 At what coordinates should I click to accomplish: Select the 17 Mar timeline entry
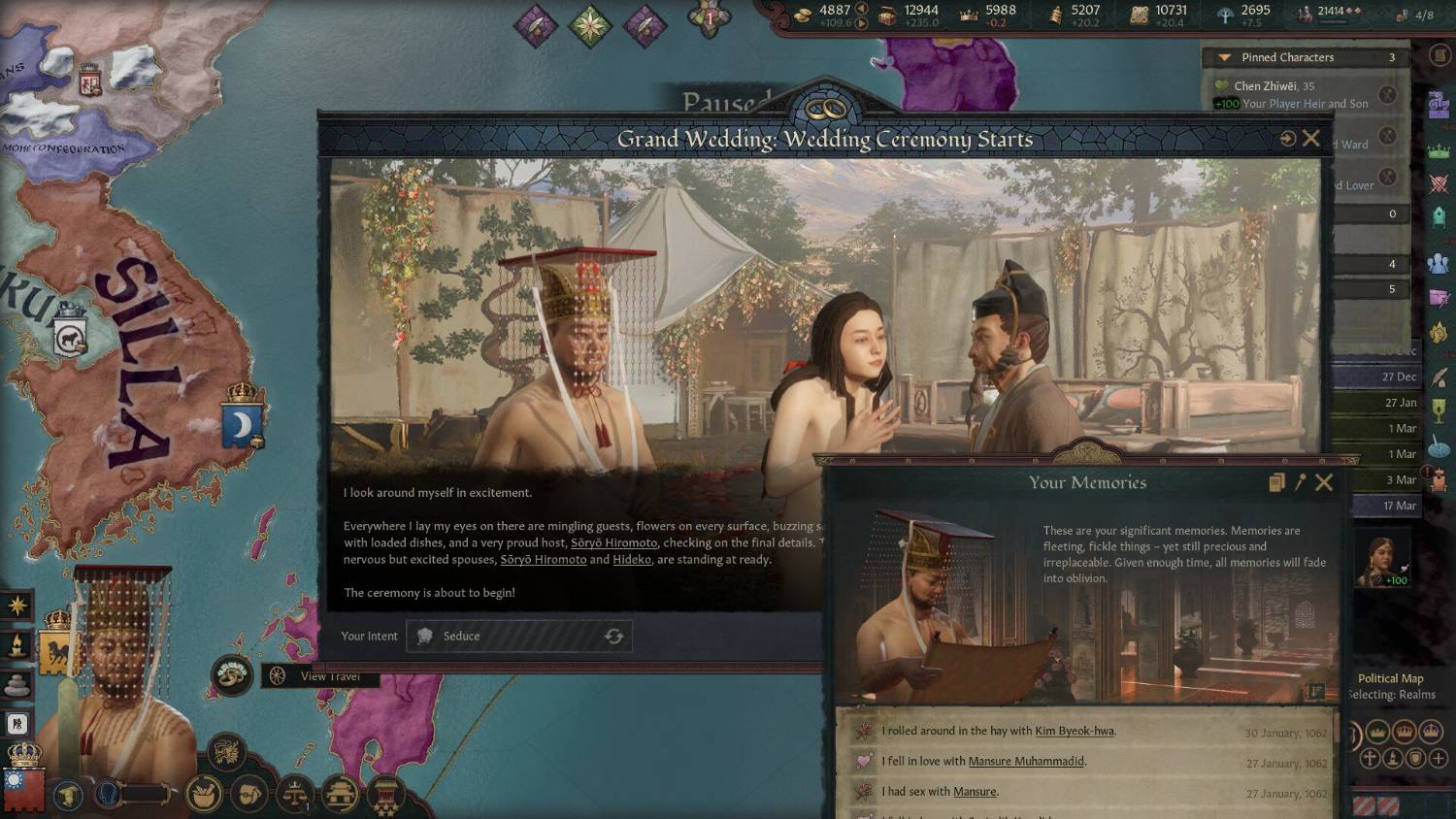click(x=1399, y=506)
